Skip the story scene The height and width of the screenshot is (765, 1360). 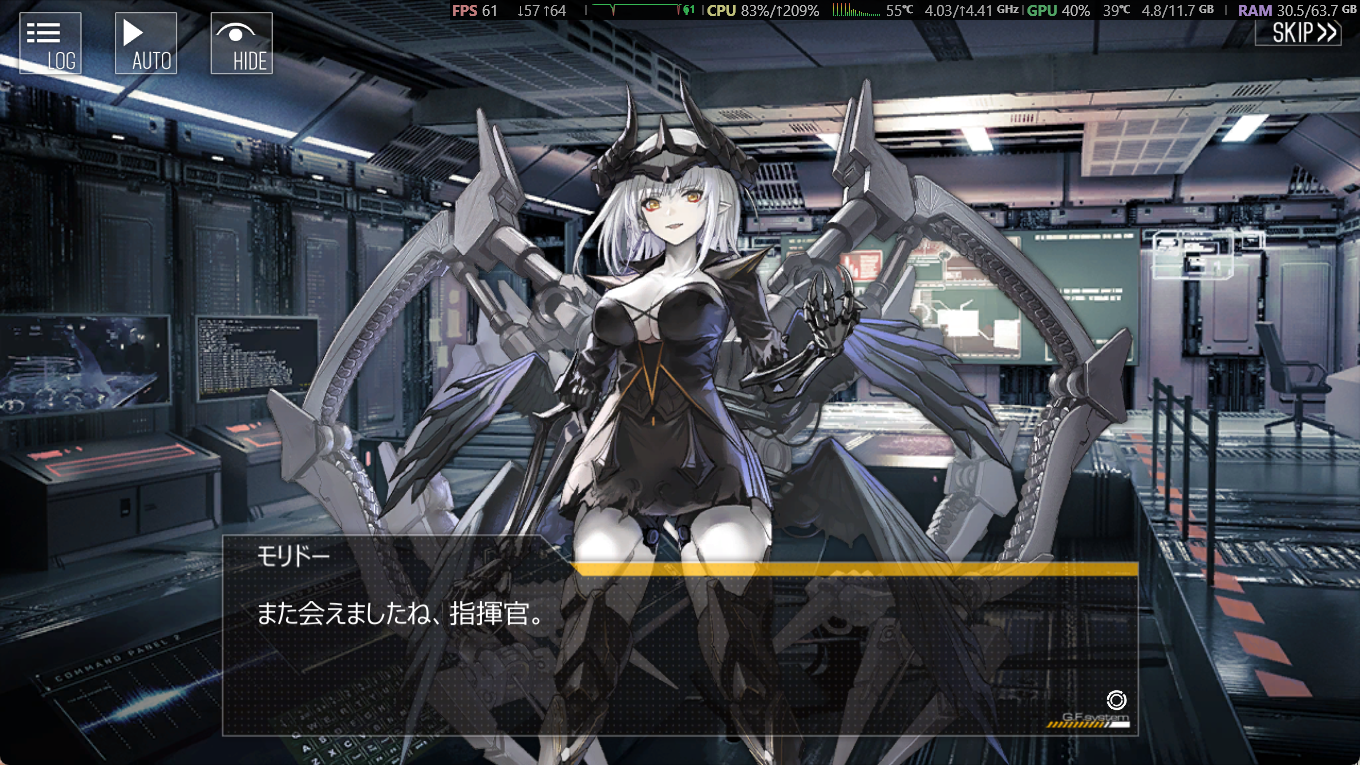point(1298,33)
